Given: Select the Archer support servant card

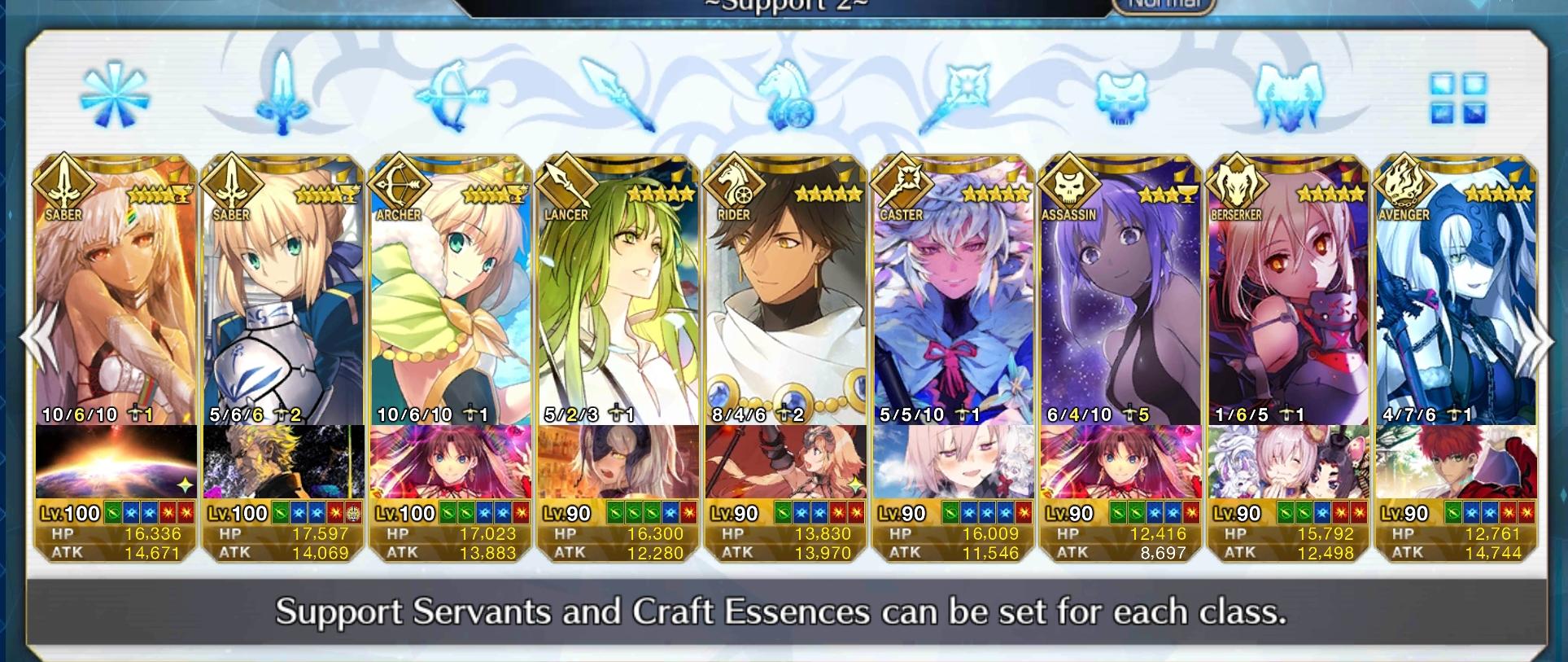Looking at the screenshot, I should click(x=450, y=326).
